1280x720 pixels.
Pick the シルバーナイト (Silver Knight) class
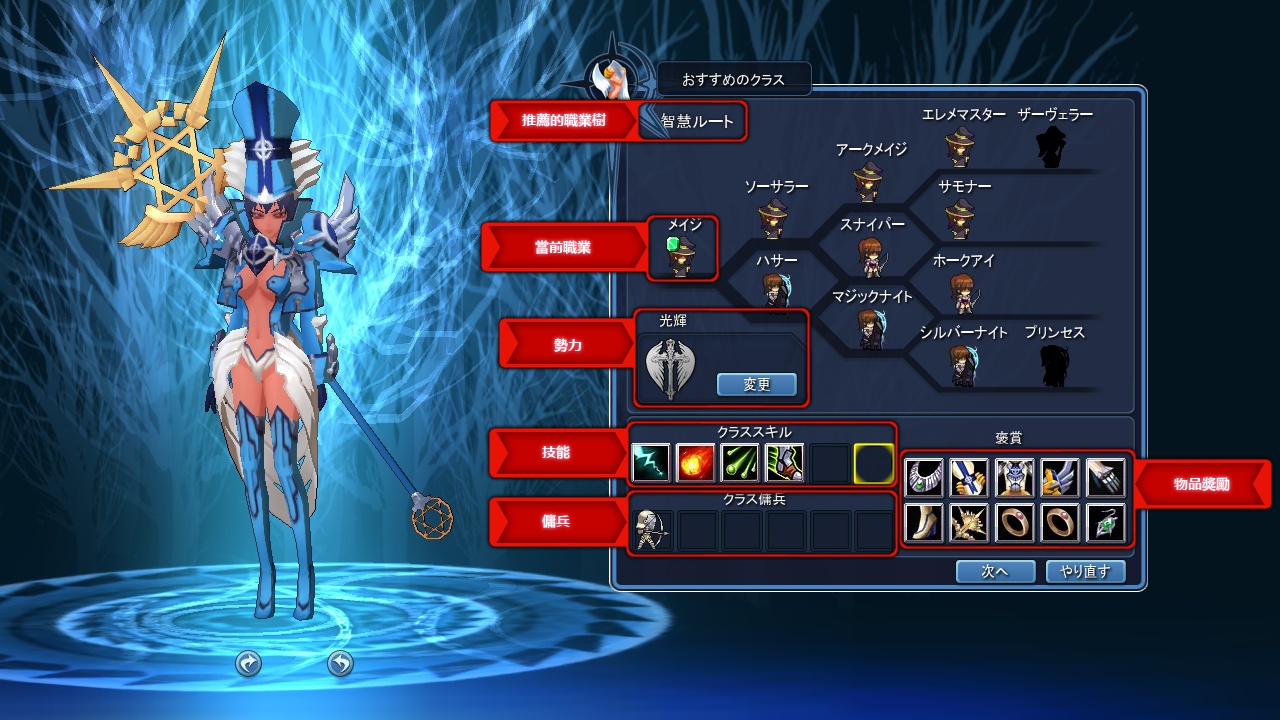(962, 364)
